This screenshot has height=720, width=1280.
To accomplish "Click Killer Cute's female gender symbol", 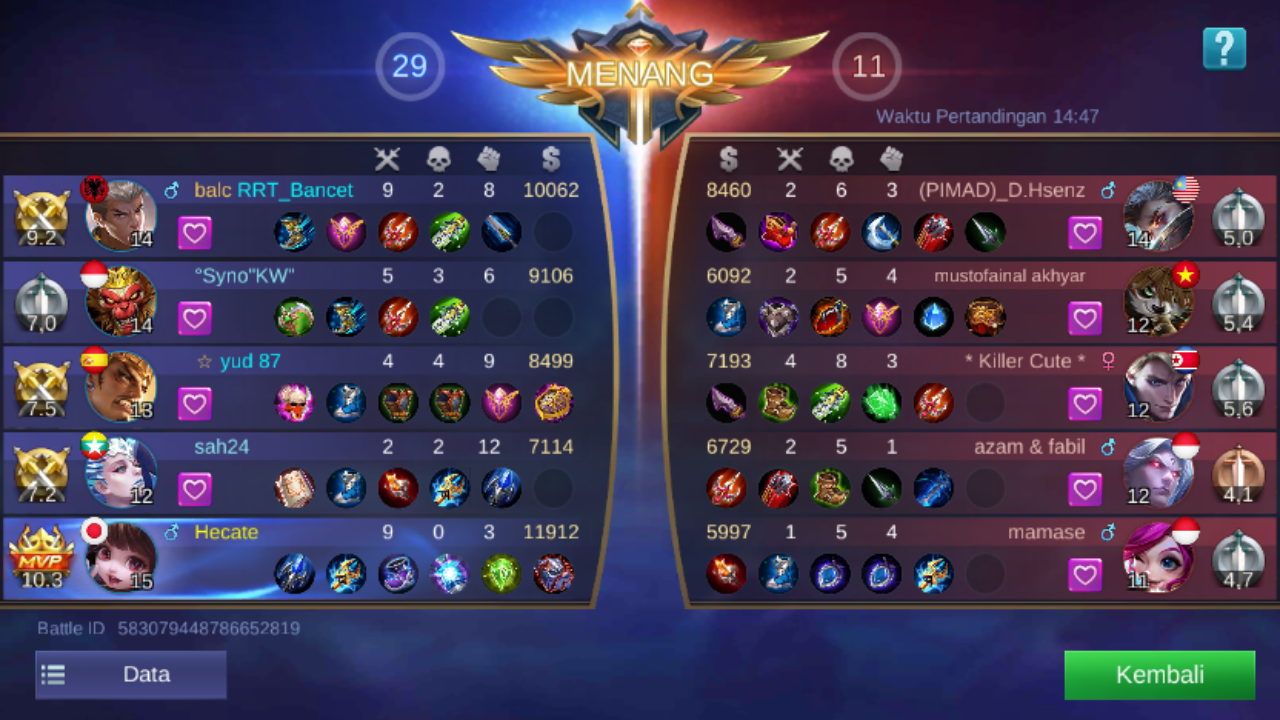I will (1108, 361).
